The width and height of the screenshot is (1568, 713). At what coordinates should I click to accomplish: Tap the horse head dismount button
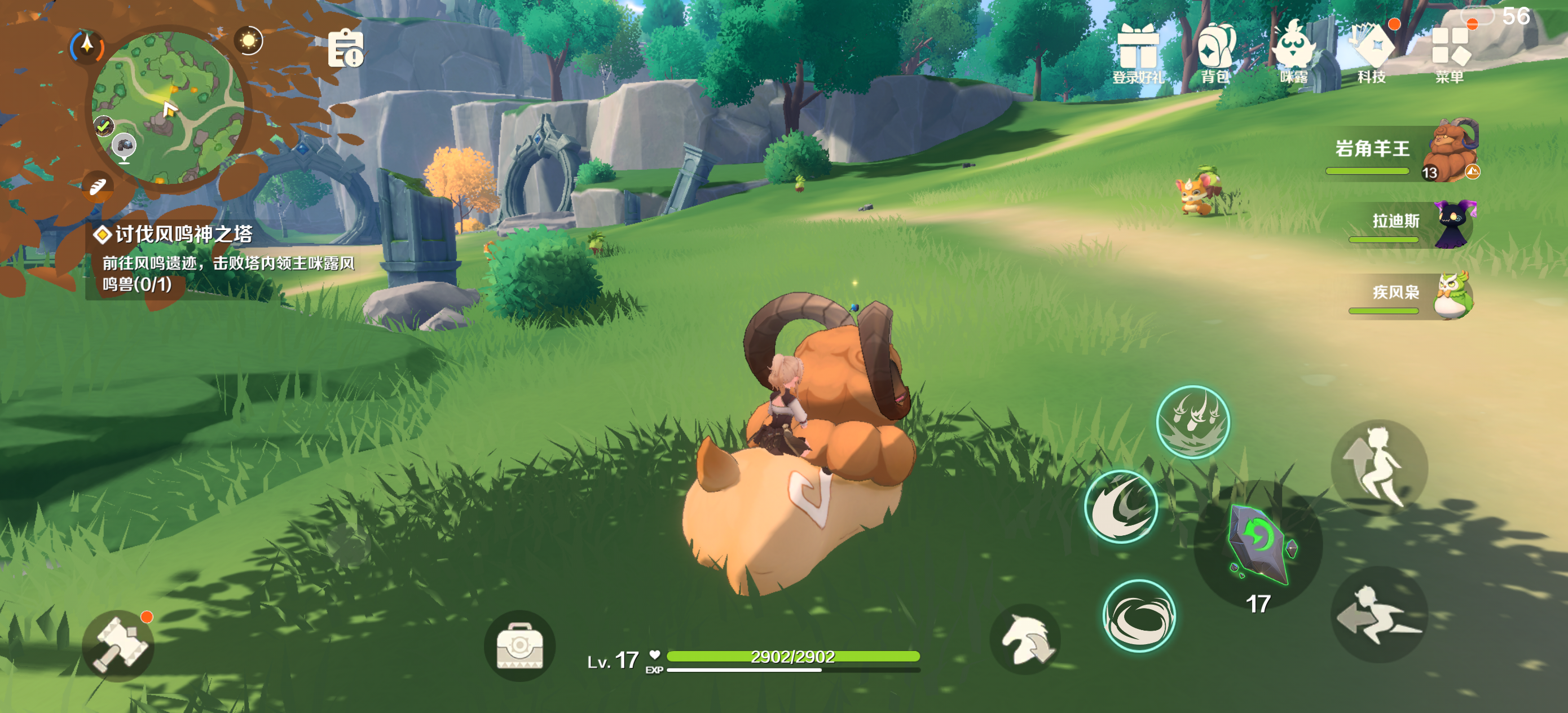click(x=1025, y=639)
